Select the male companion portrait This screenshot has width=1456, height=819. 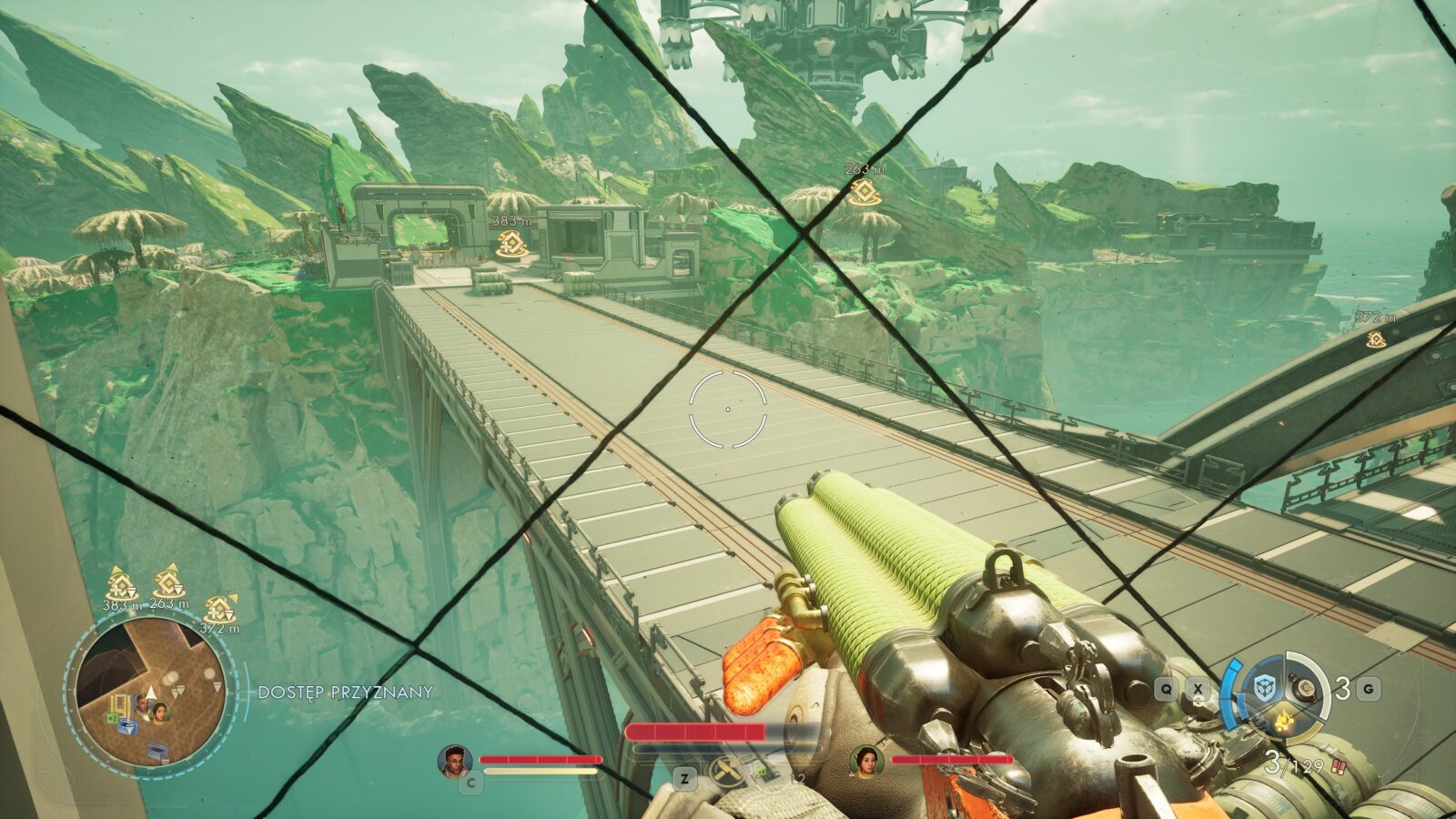tap(453, 761)
